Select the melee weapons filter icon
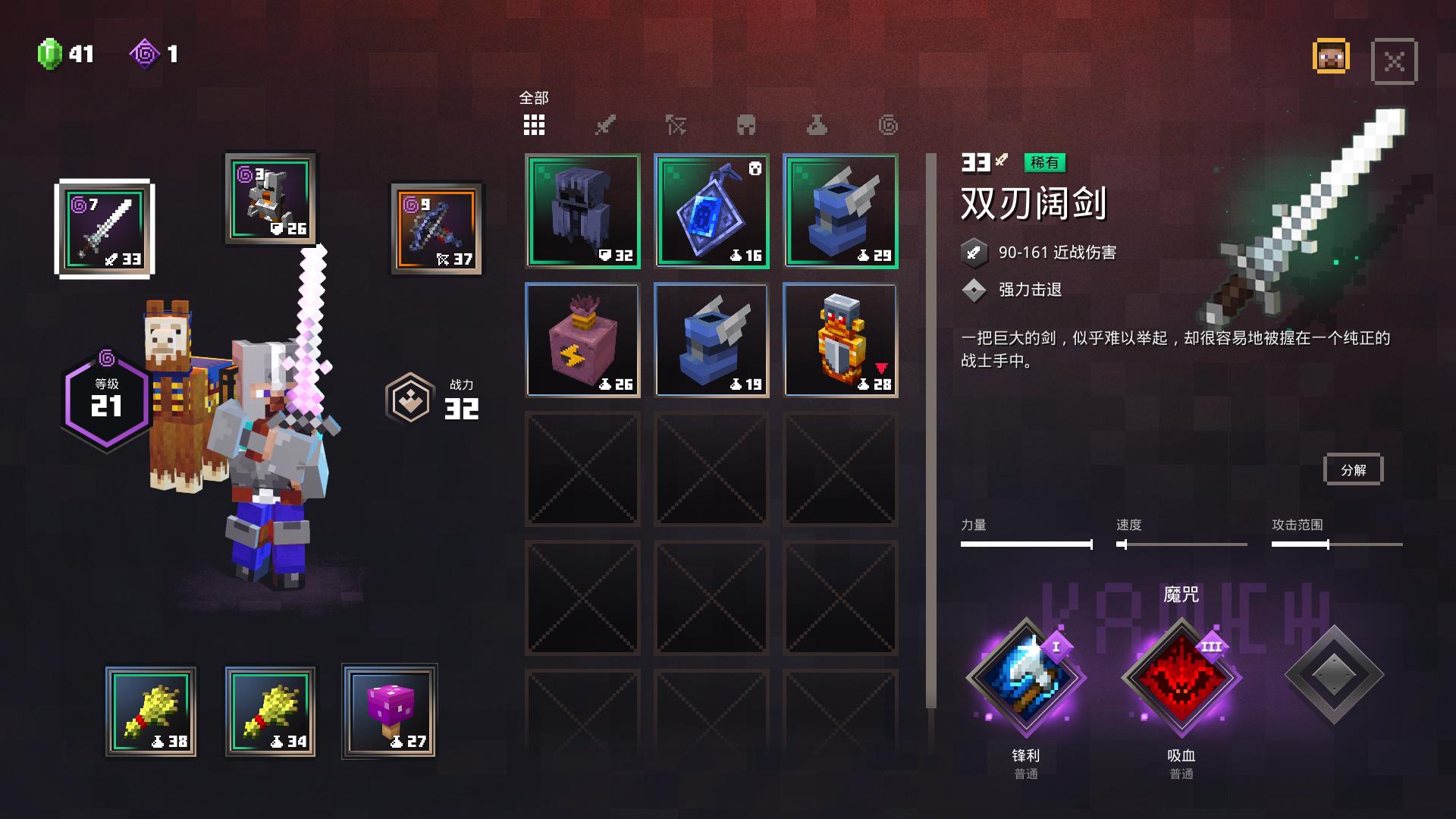Viewport: 1456px width, 819px height. point(605,125)
